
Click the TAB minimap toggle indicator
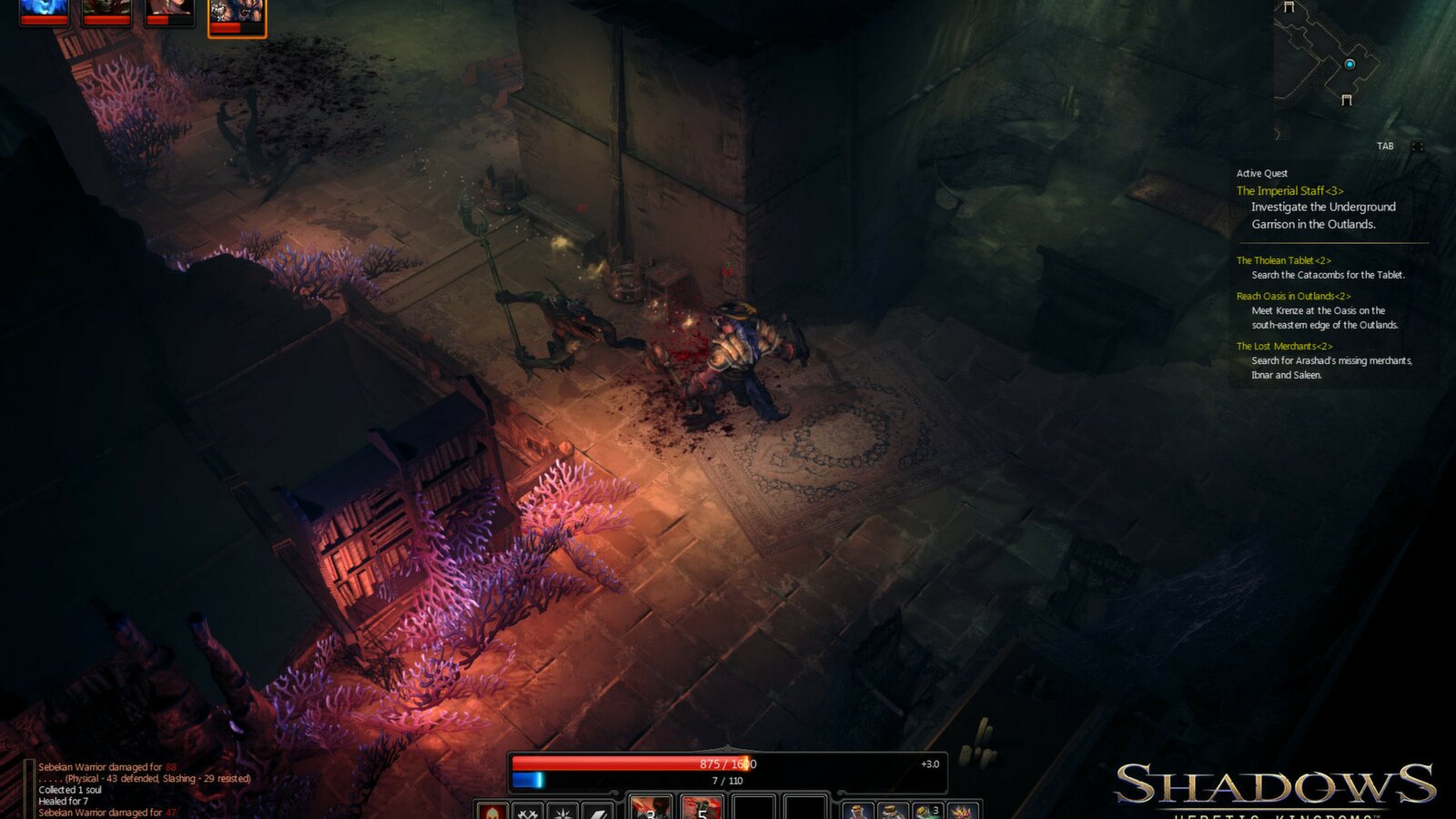pyautogui.click(x=1386, y=144)
